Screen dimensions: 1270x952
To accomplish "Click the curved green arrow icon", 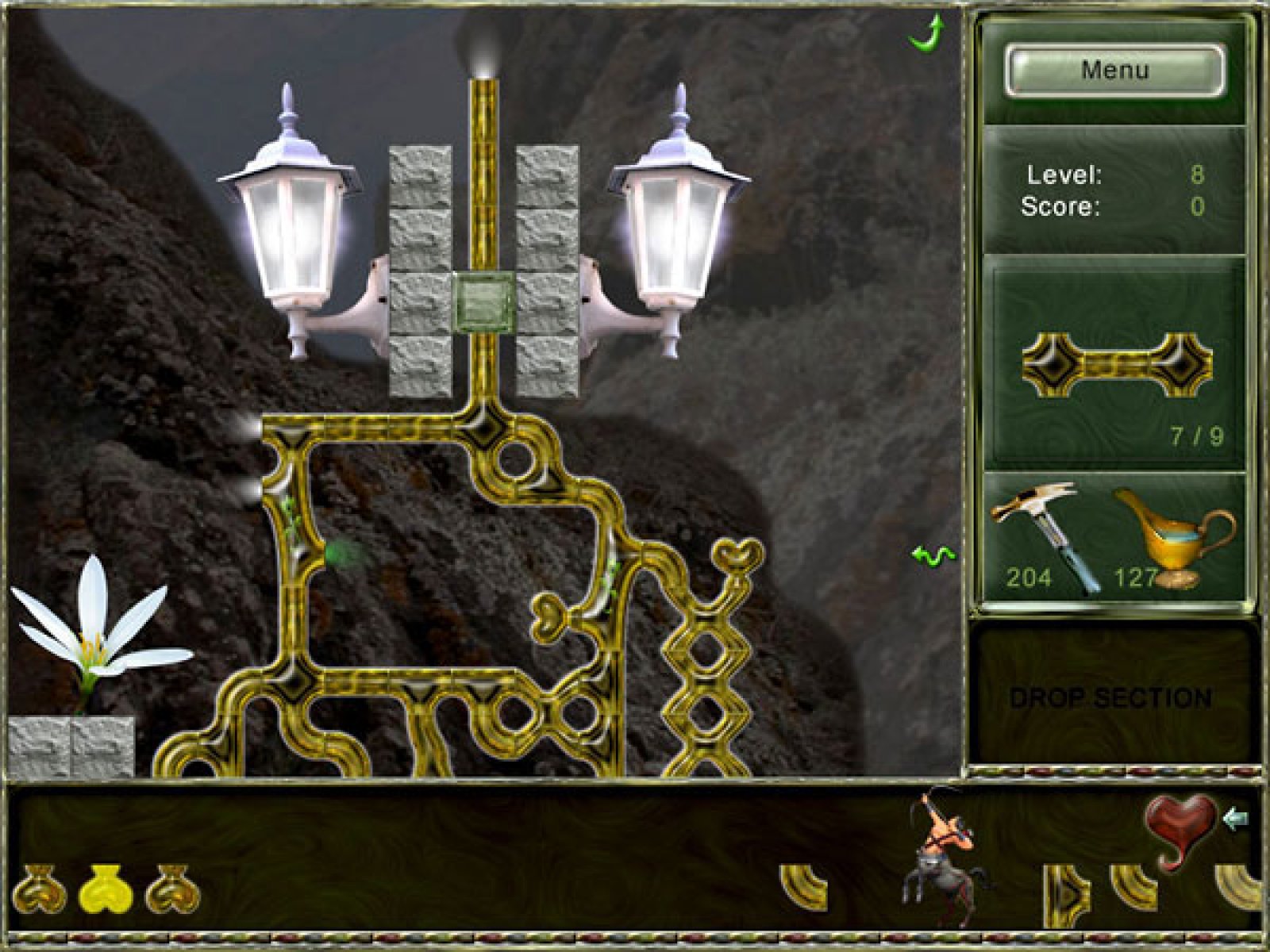I will [927, 33].
